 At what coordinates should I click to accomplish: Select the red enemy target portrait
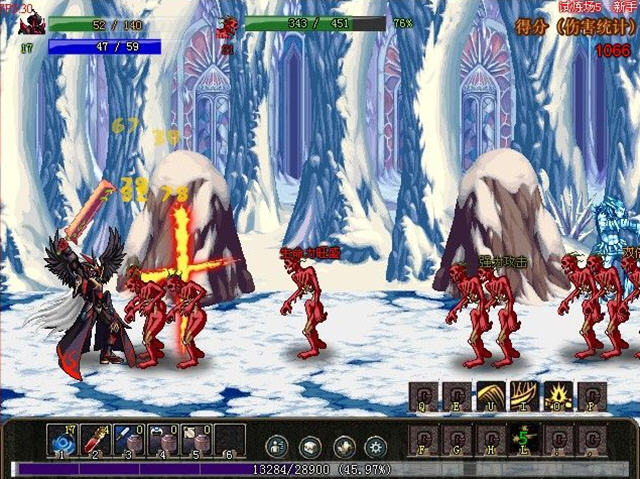tap(228, 27)
